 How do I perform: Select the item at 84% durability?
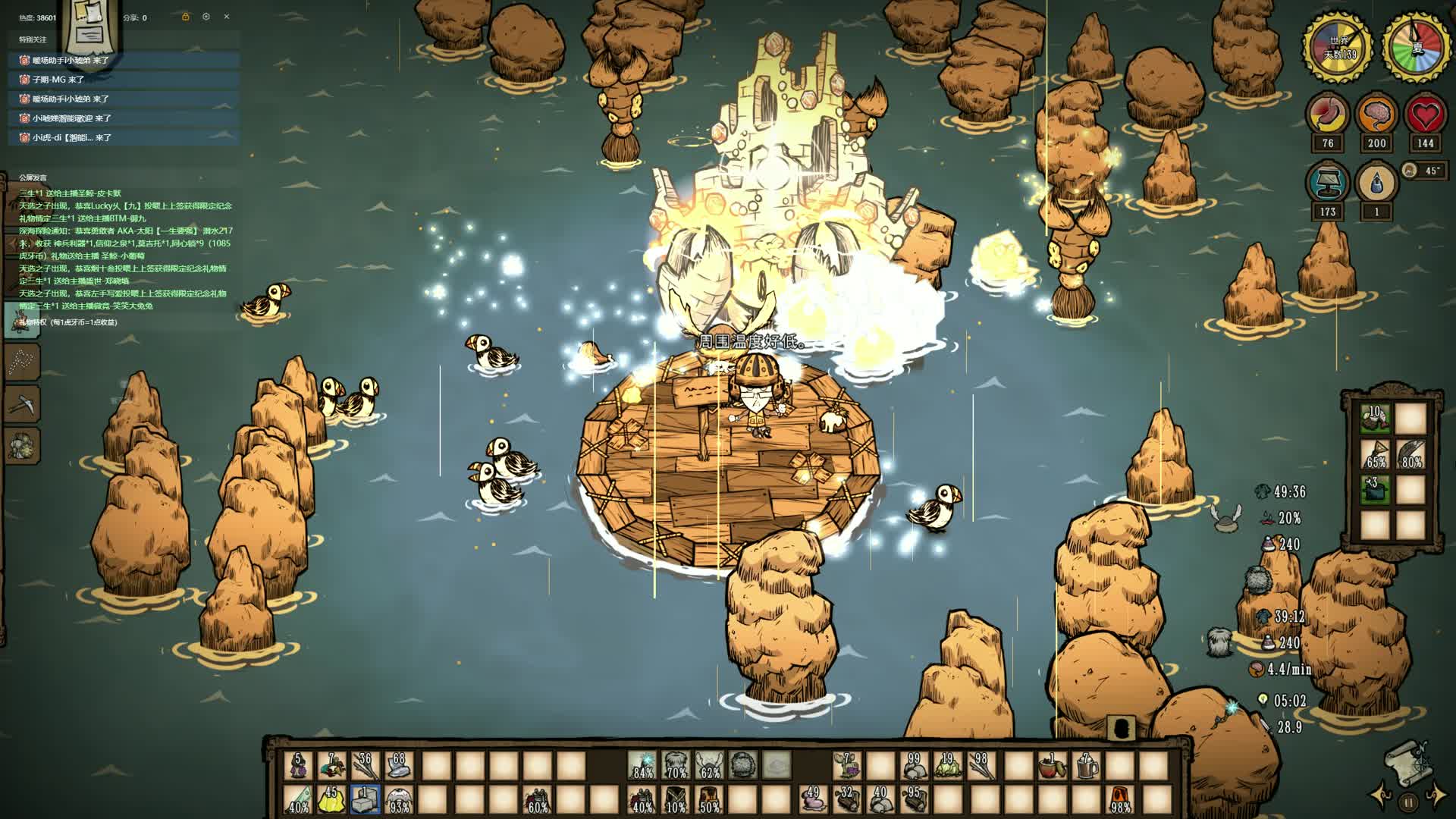[643, 766]
